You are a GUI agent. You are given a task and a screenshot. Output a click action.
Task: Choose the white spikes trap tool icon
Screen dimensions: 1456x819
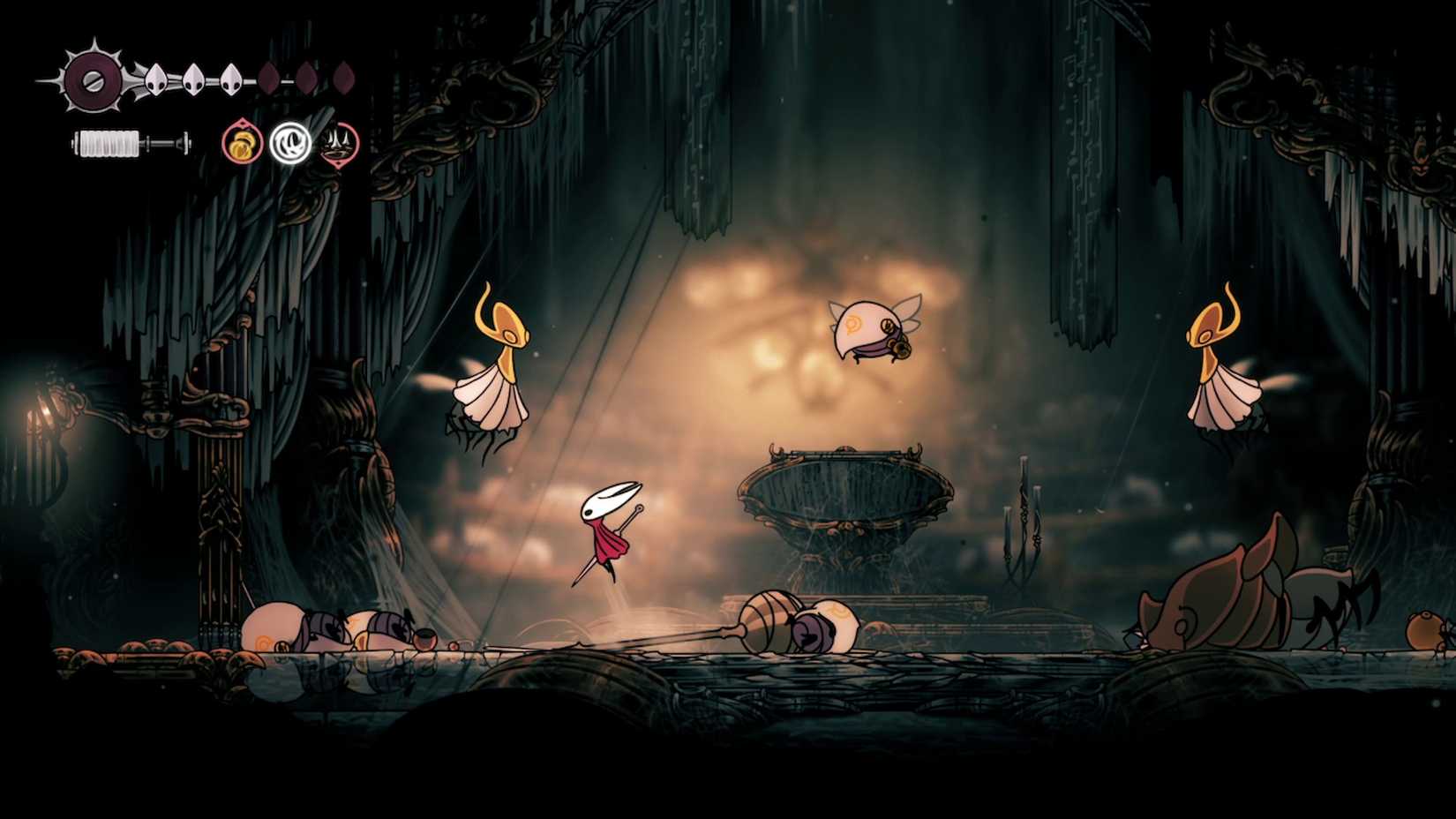(x=337, y=142)
